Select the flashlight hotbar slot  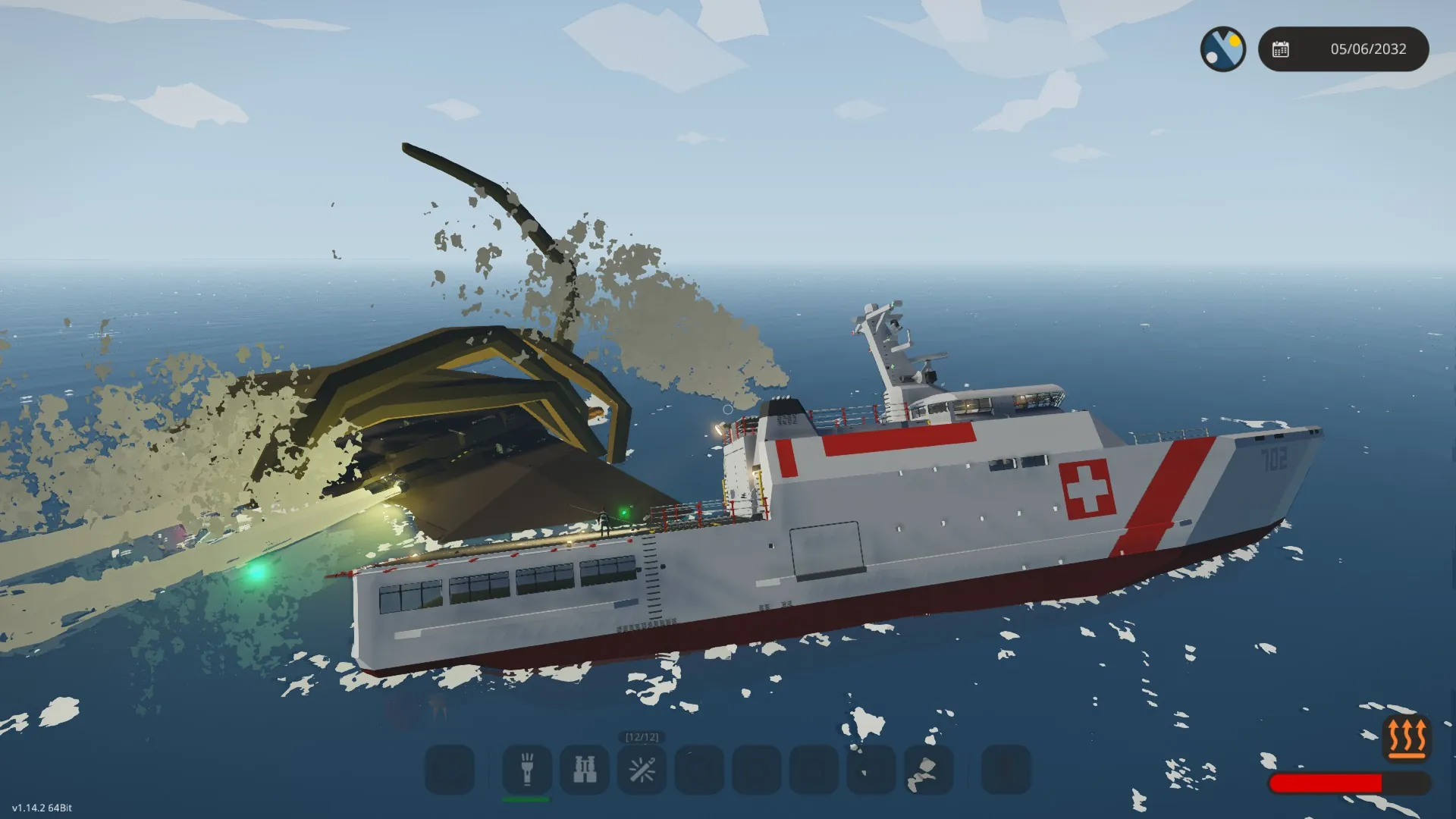[527, 770]
